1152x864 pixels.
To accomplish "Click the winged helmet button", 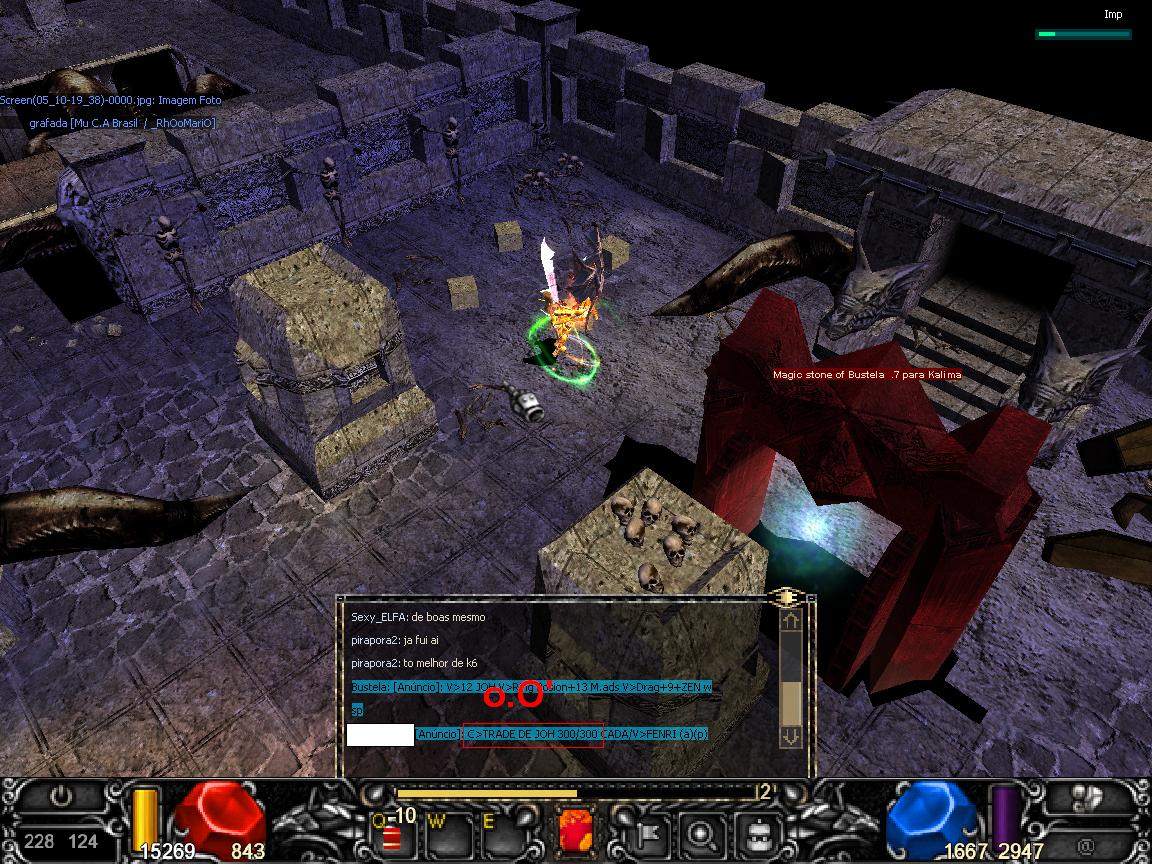I will (1087, 797).
